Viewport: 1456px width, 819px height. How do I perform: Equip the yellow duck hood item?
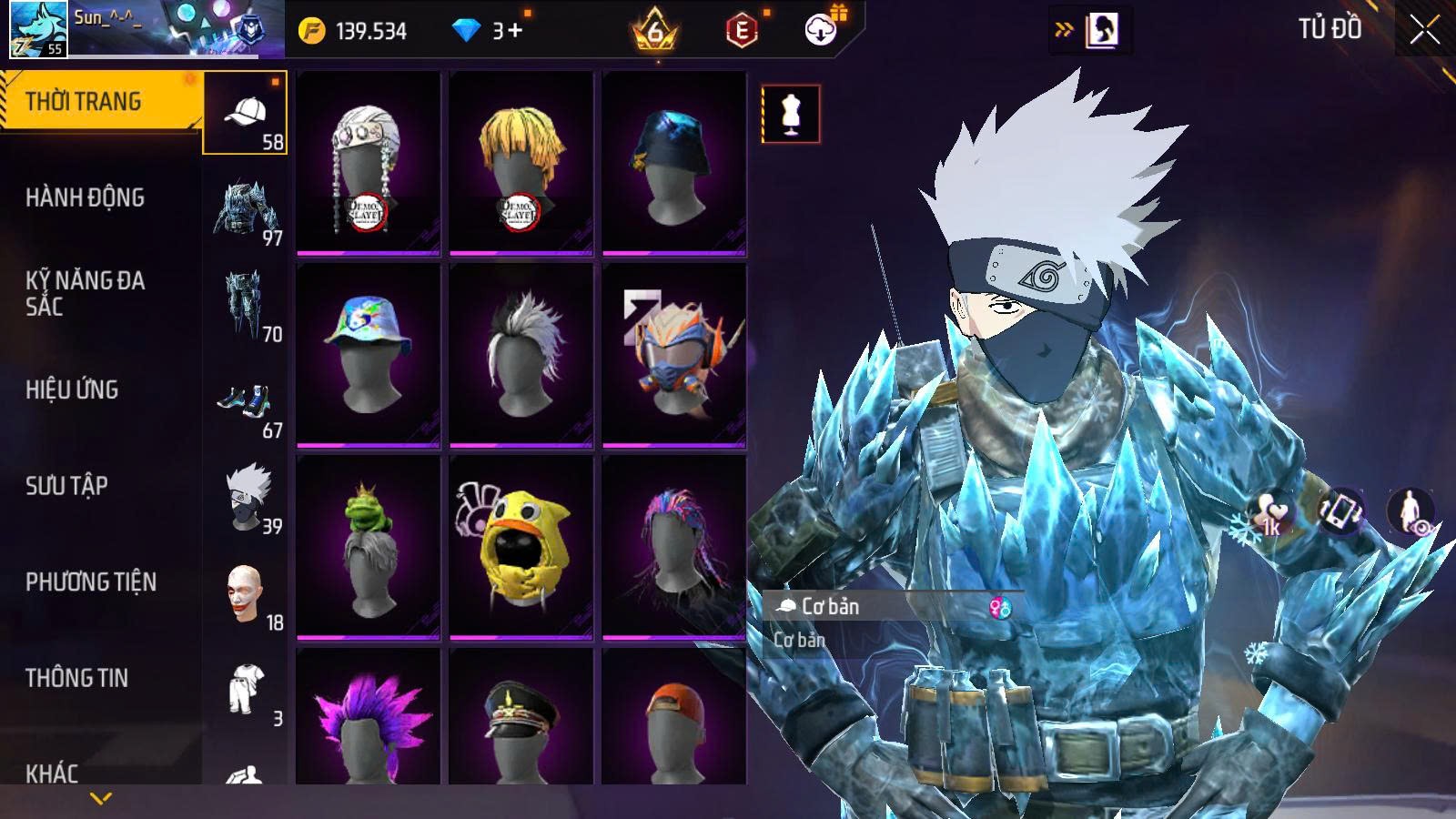click(521, 546)
